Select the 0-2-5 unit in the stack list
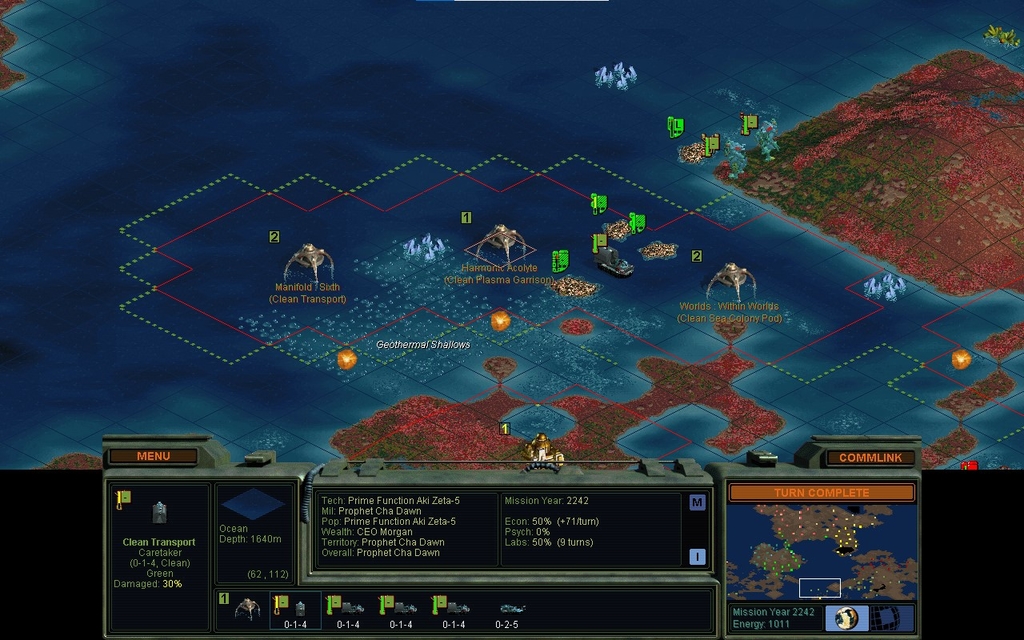 pyautogui.click(x=510, y=610)
